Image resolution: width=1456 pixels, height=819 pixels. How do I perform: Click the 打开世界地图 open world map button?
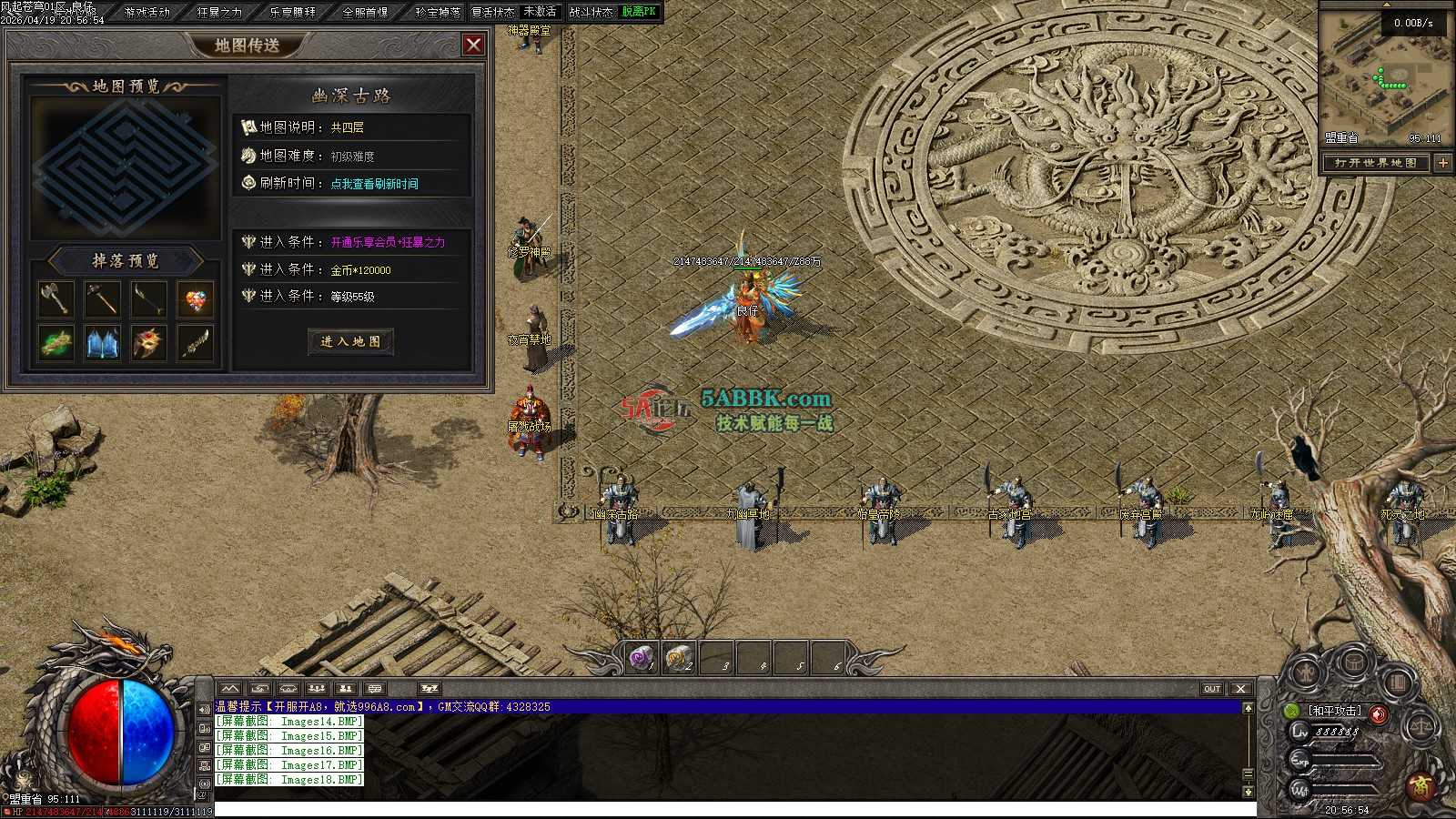(x=1375, y=163)
